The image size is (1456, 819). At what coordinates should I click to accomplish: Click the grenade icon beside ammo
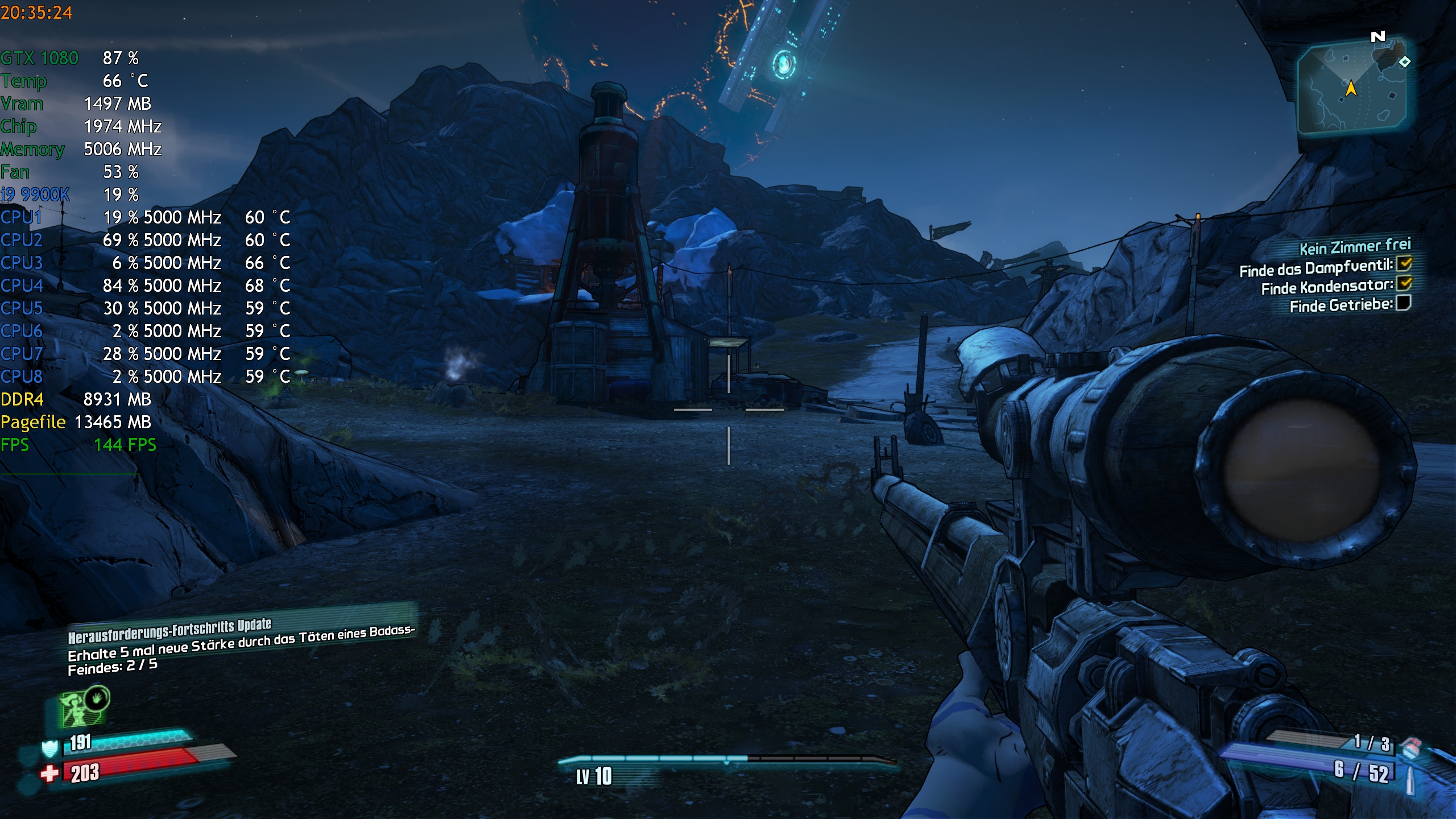(1412, 747)
